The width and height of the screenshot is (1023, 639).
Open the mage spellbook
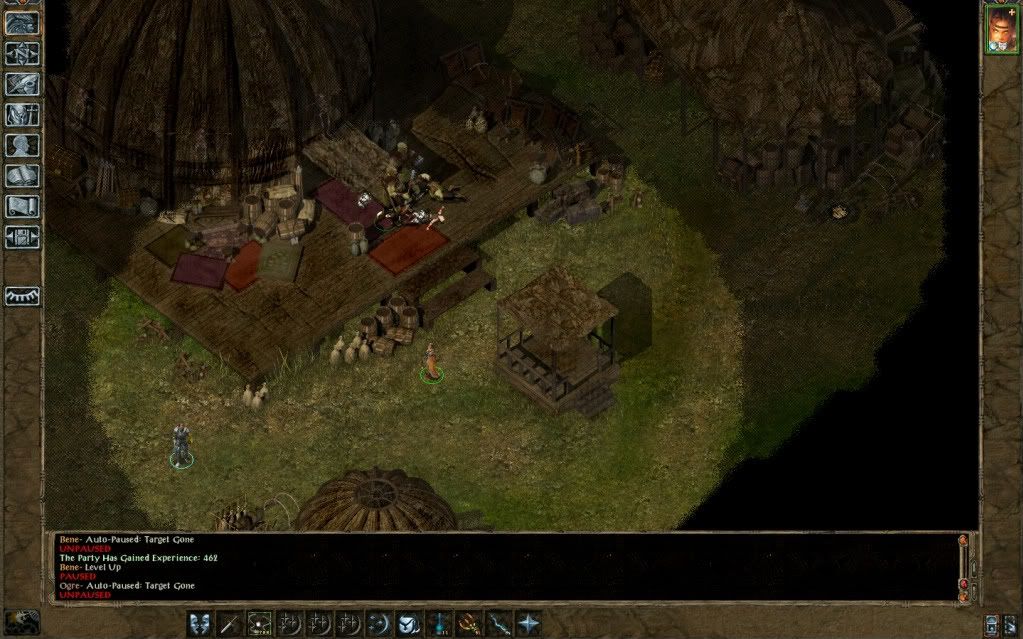pos(22,176)
